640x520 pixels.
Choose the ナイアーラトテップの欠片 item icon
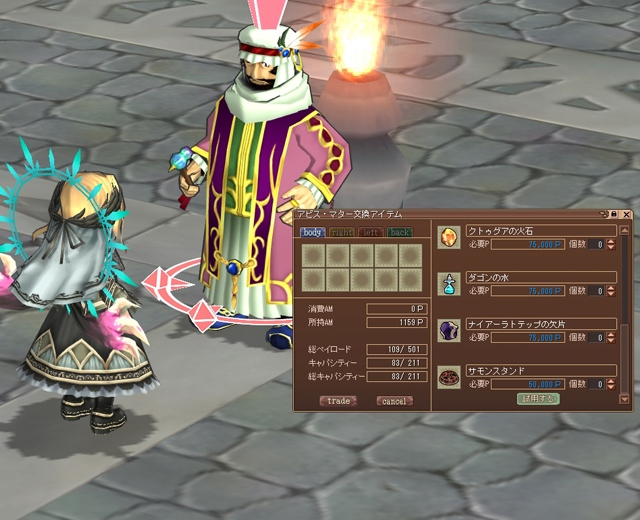[x=449, y=331]
